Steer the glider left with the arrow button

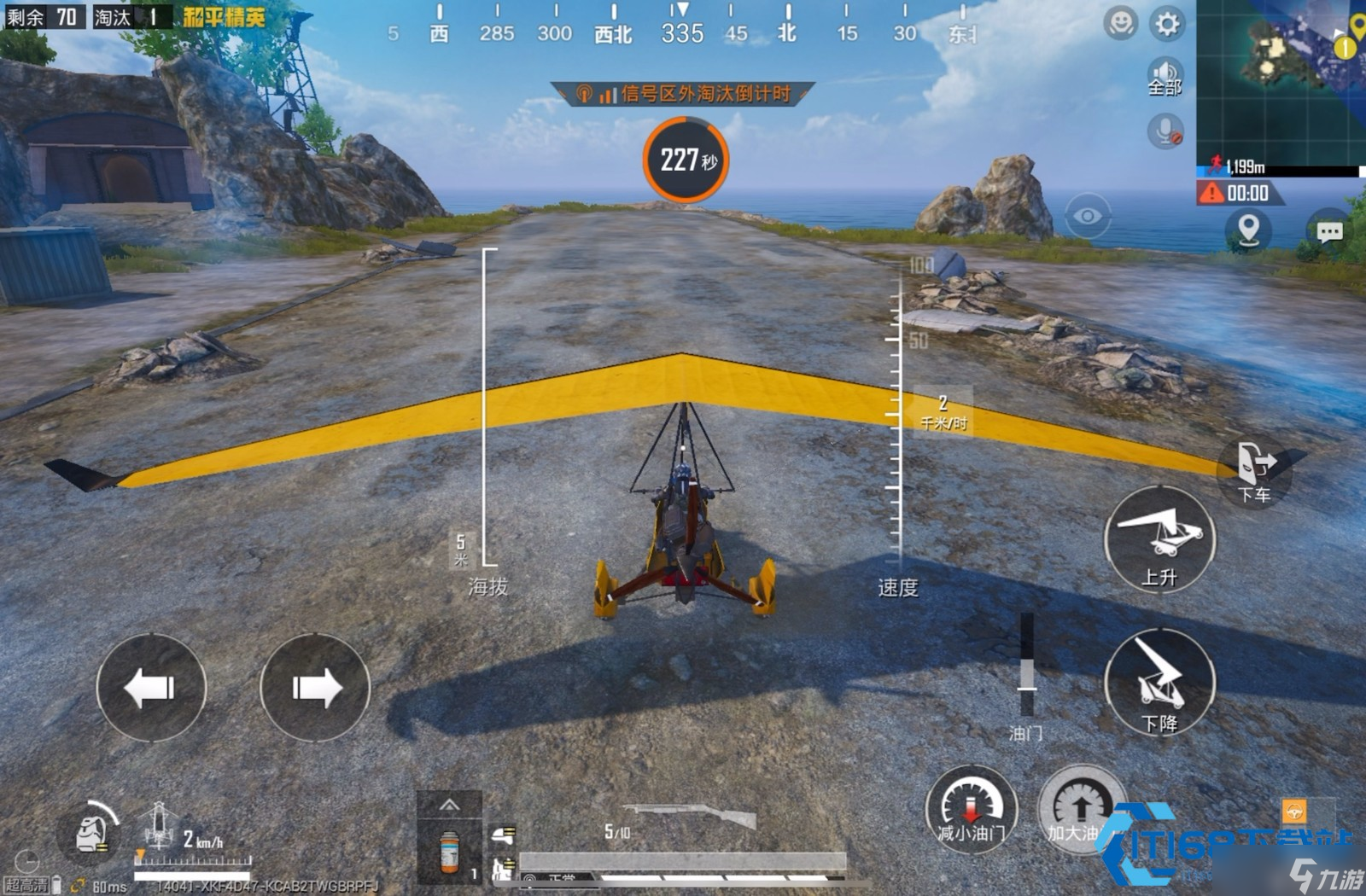[x=151, y=688]
